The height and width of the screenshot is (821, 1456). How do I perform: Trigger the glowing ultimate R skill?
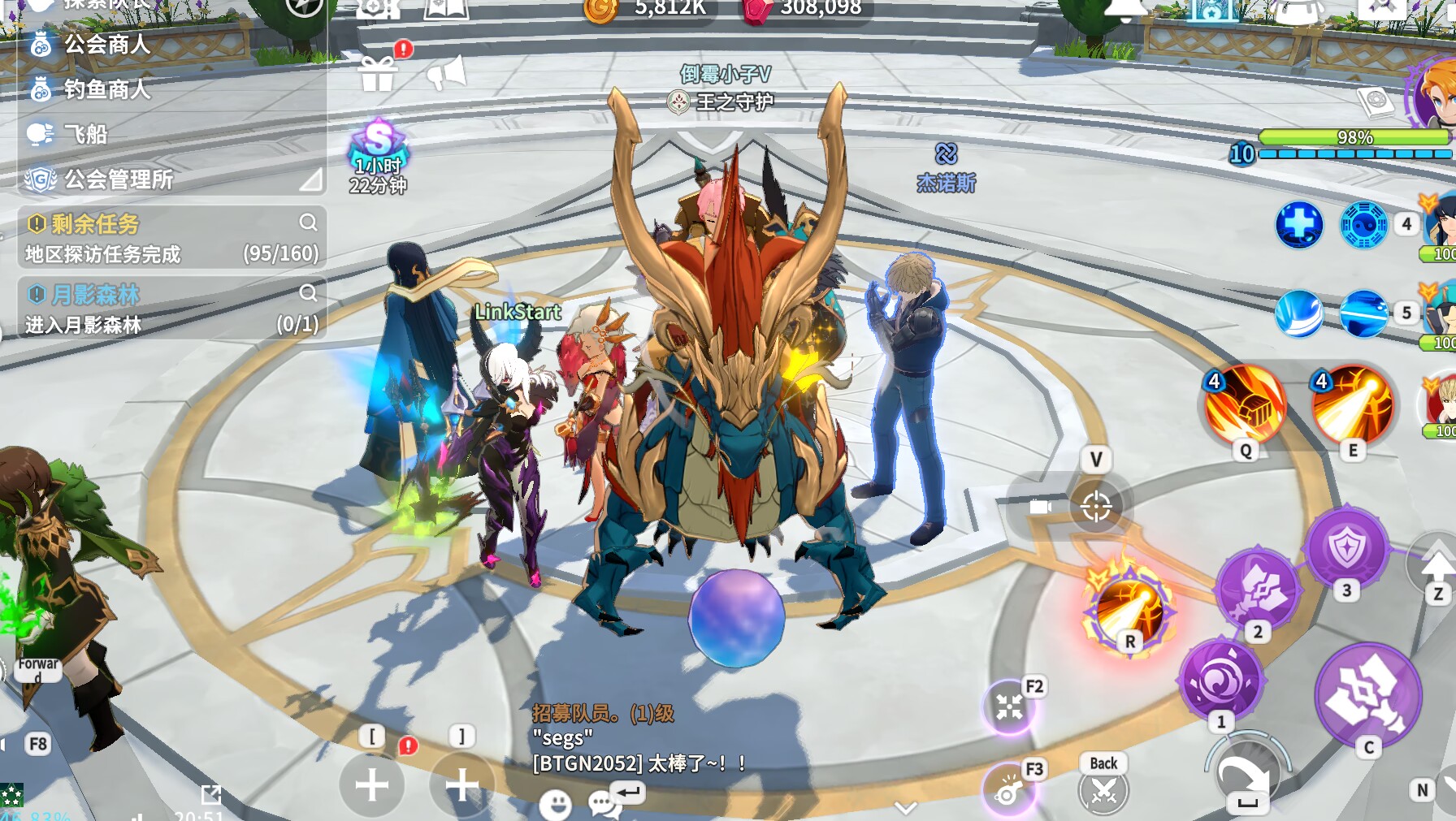click(1129, 609)
